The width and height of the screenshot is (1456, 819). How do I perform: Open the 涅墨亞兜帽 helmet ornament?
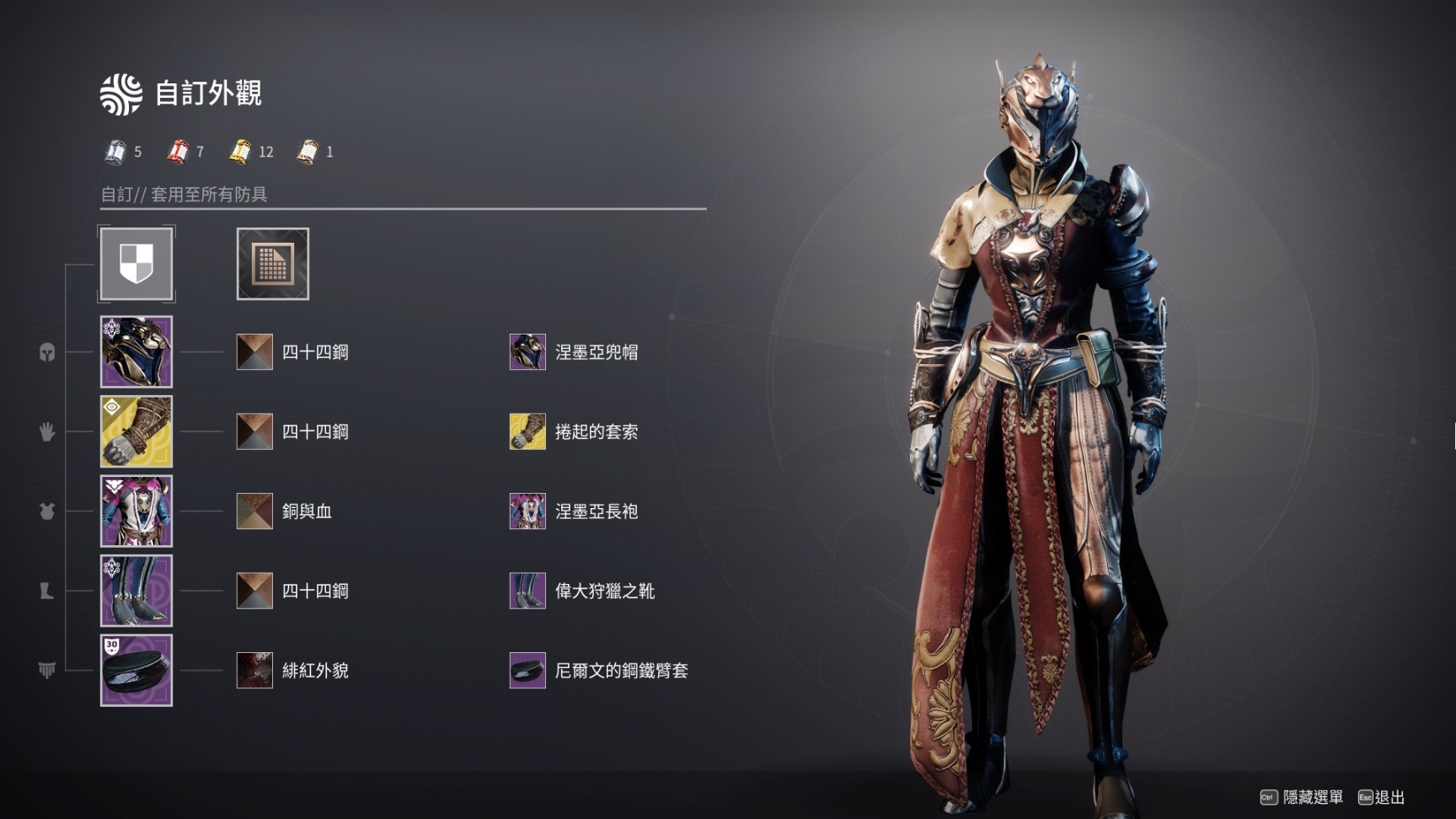tap(527, 352)
